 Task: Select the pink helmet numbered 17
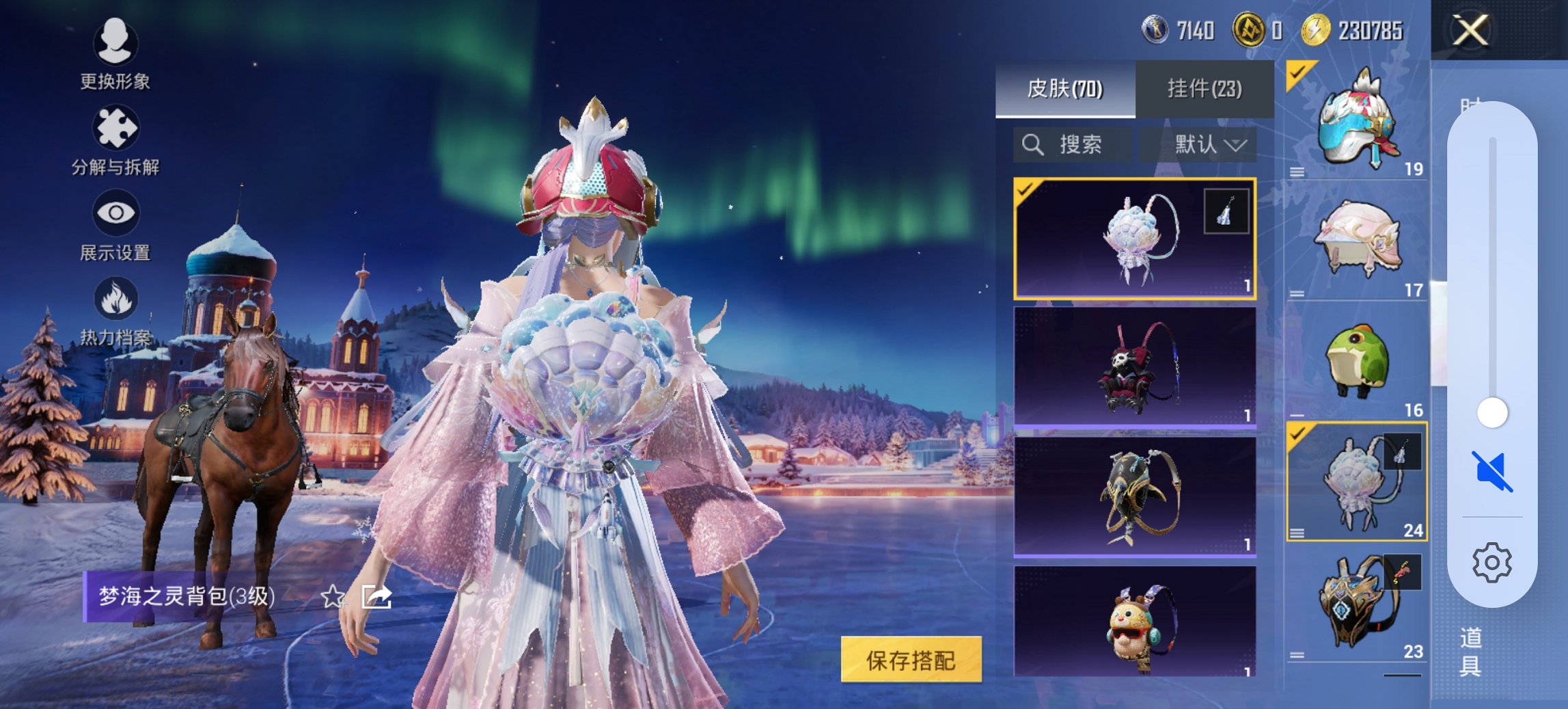pos(1356,241)
